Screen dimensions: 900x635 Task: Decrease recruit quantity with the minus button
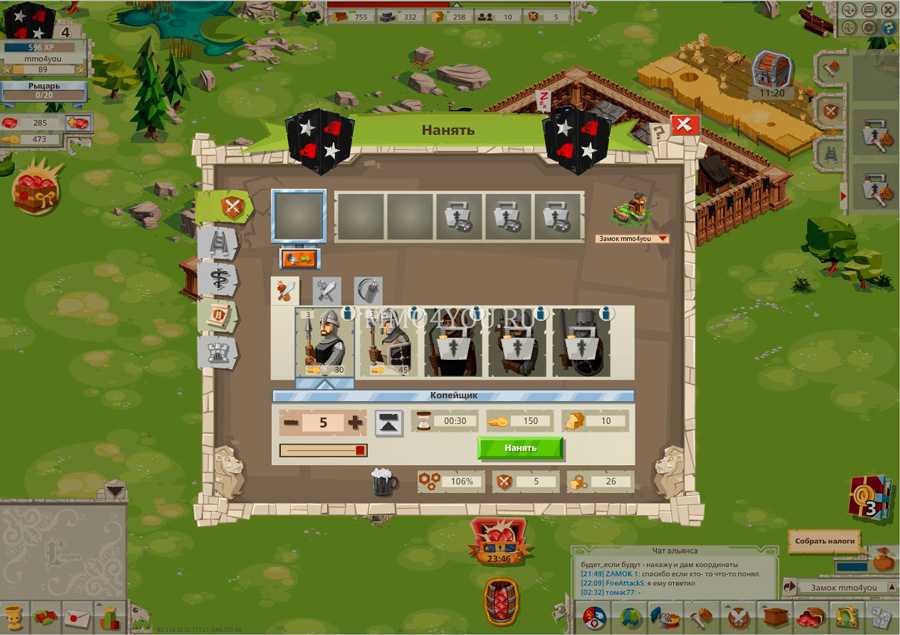[x=291, y=423]
